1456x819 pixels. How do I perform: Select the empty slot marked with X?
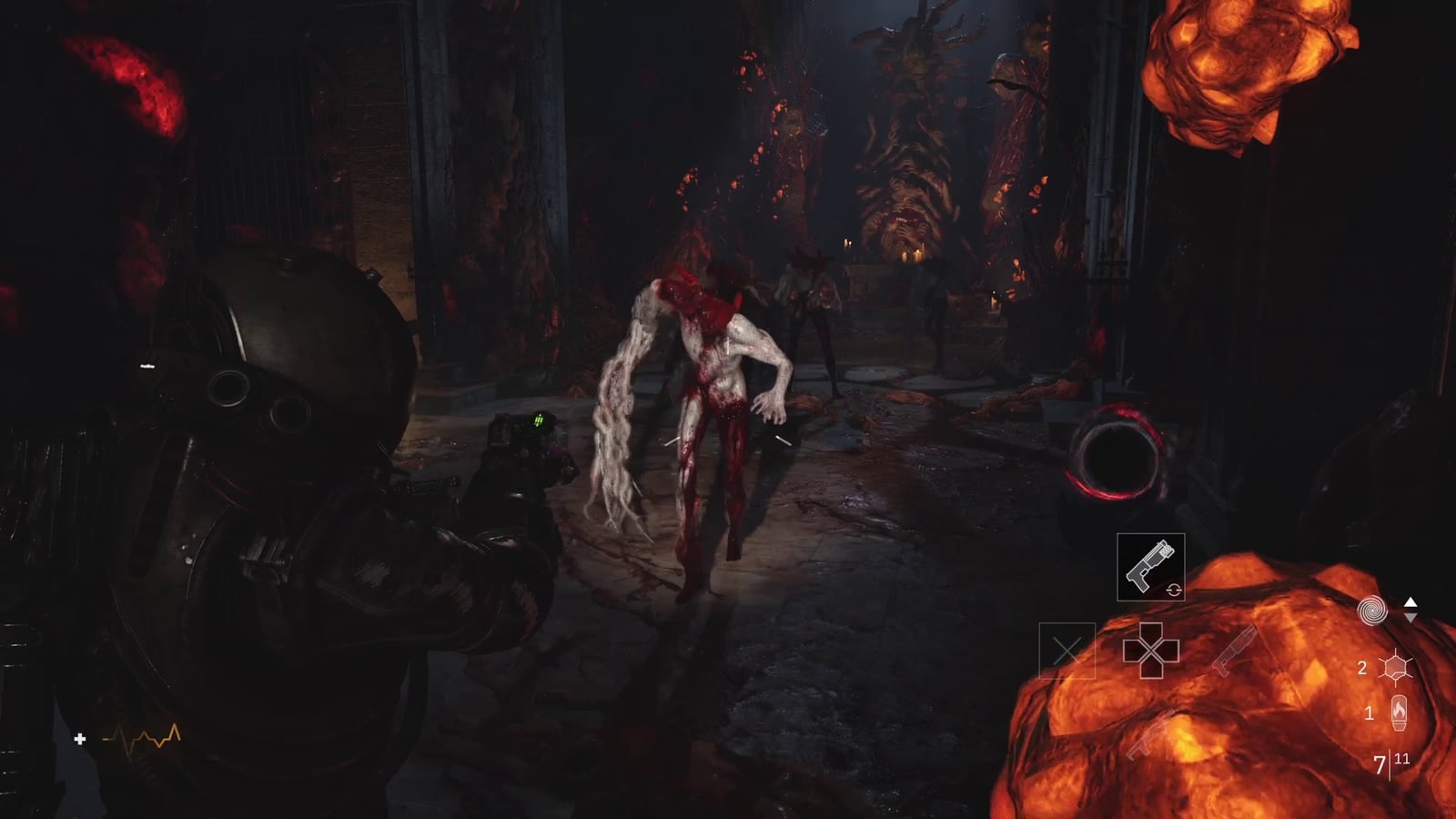[1067, 651]
